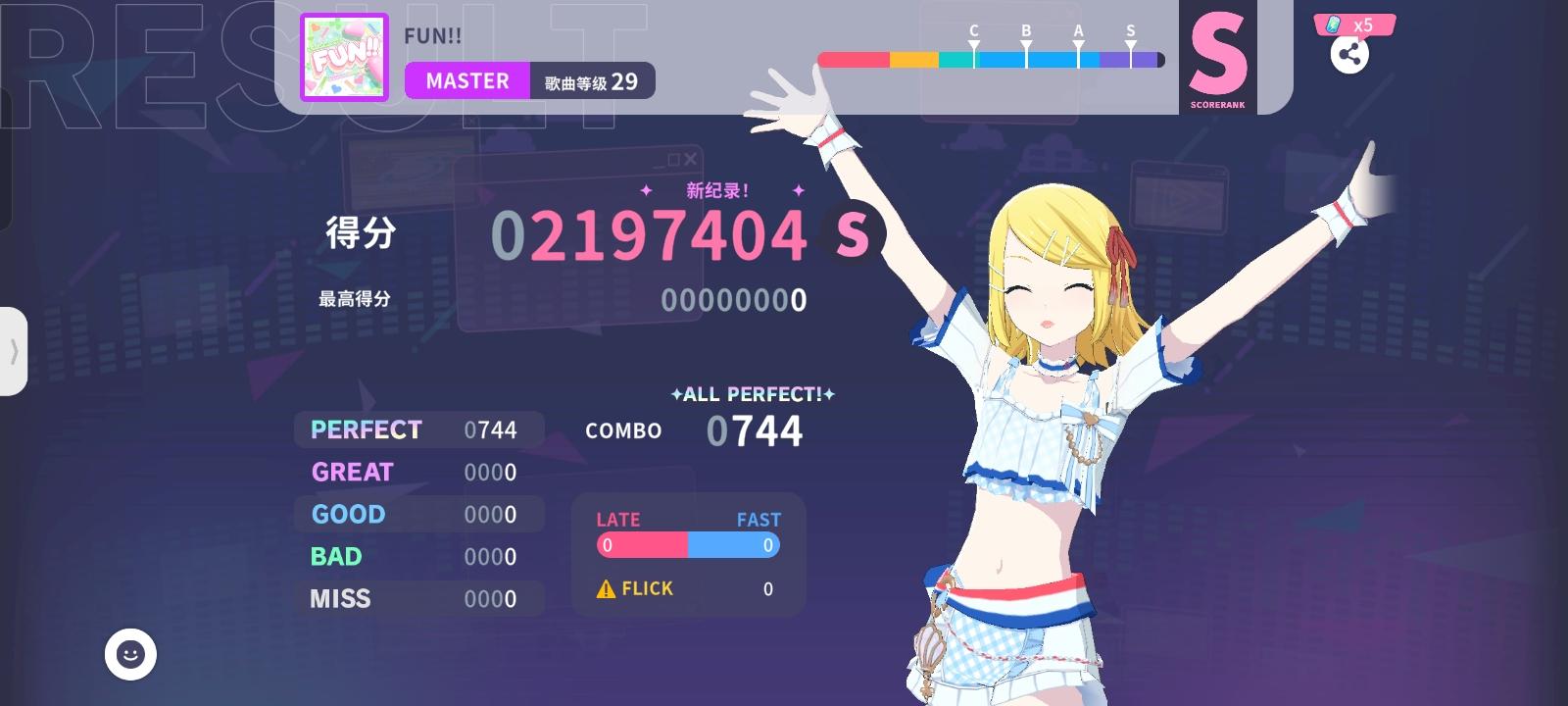
Task: Select the MASTER difficulty badge
Action: pyautogui.click(x=467, y=81)
